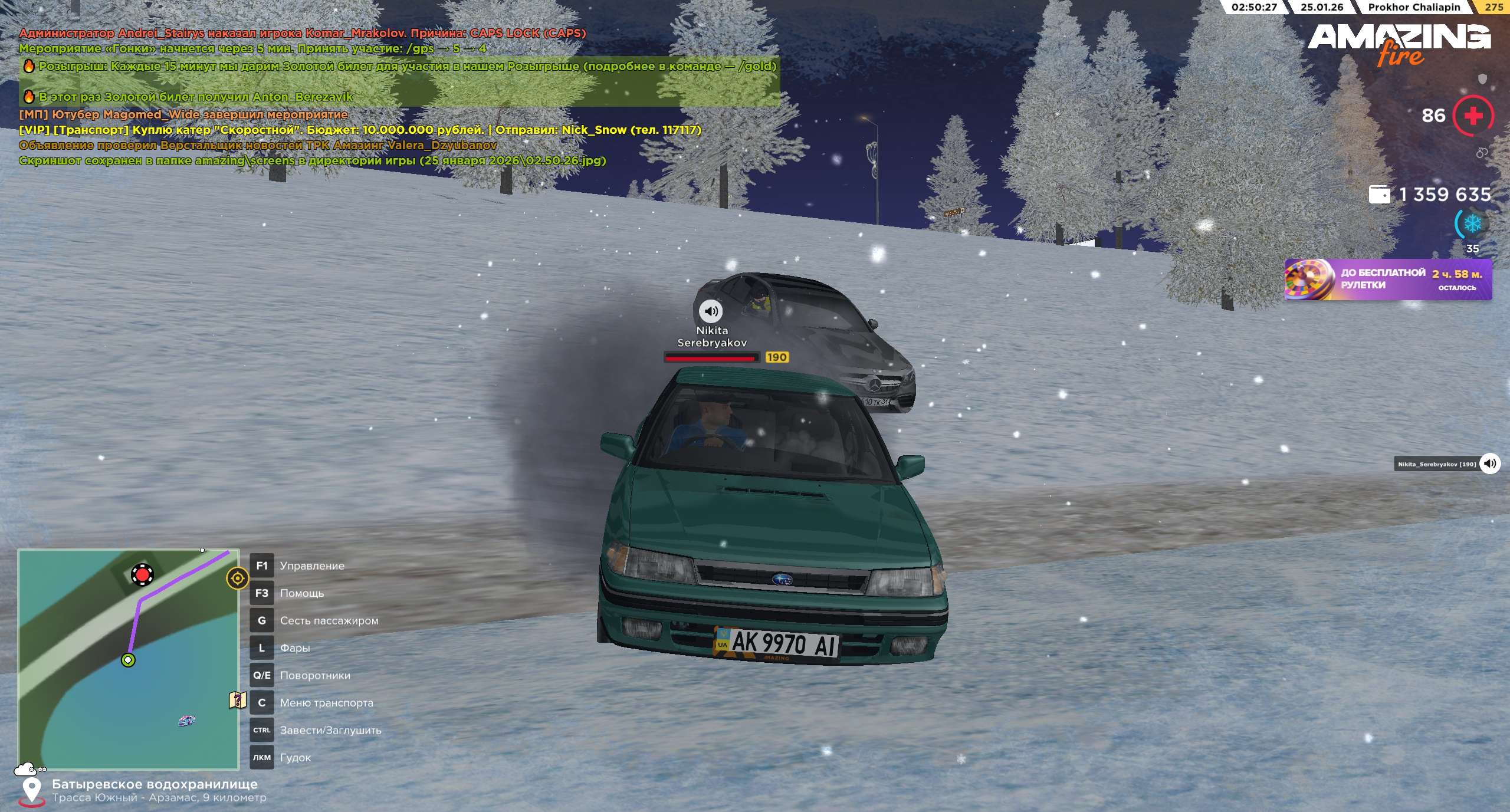
Task: Click the yellow crosshair icon beside the minimap
Action: (237, 578)
